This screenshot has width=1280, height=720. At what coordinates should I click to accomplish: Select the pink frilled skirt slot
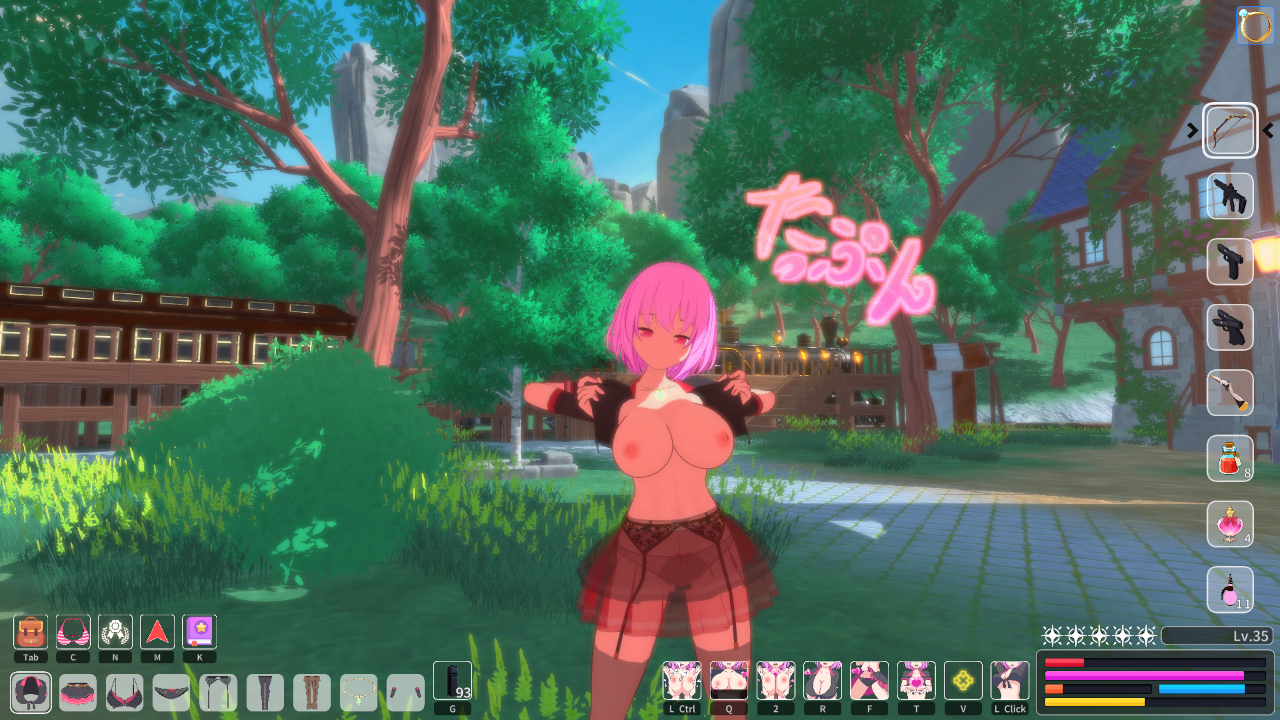click(78, 692)
